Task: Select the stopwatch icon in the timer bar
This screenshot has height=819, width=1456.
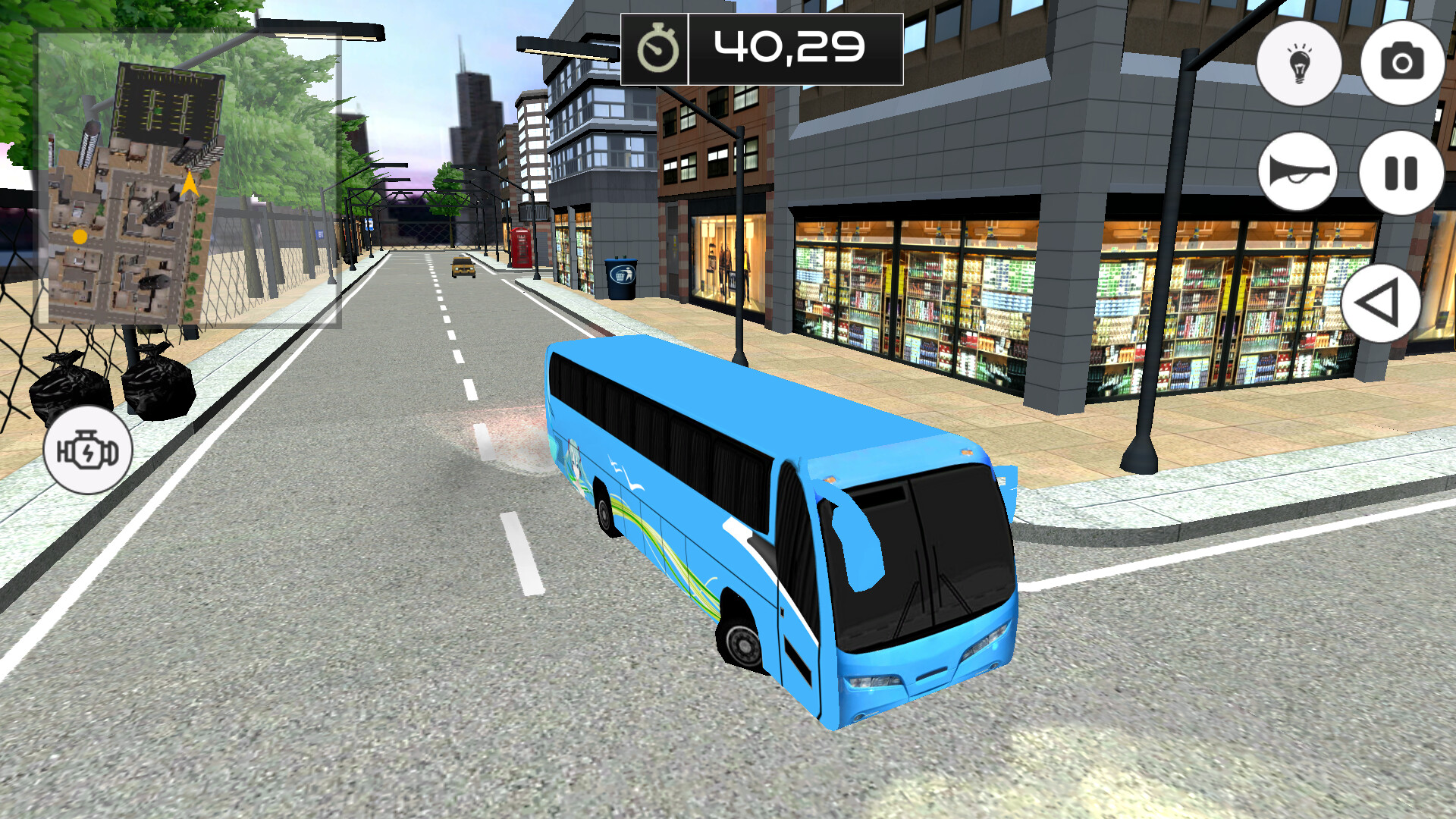Action: [x=659, y=49]
